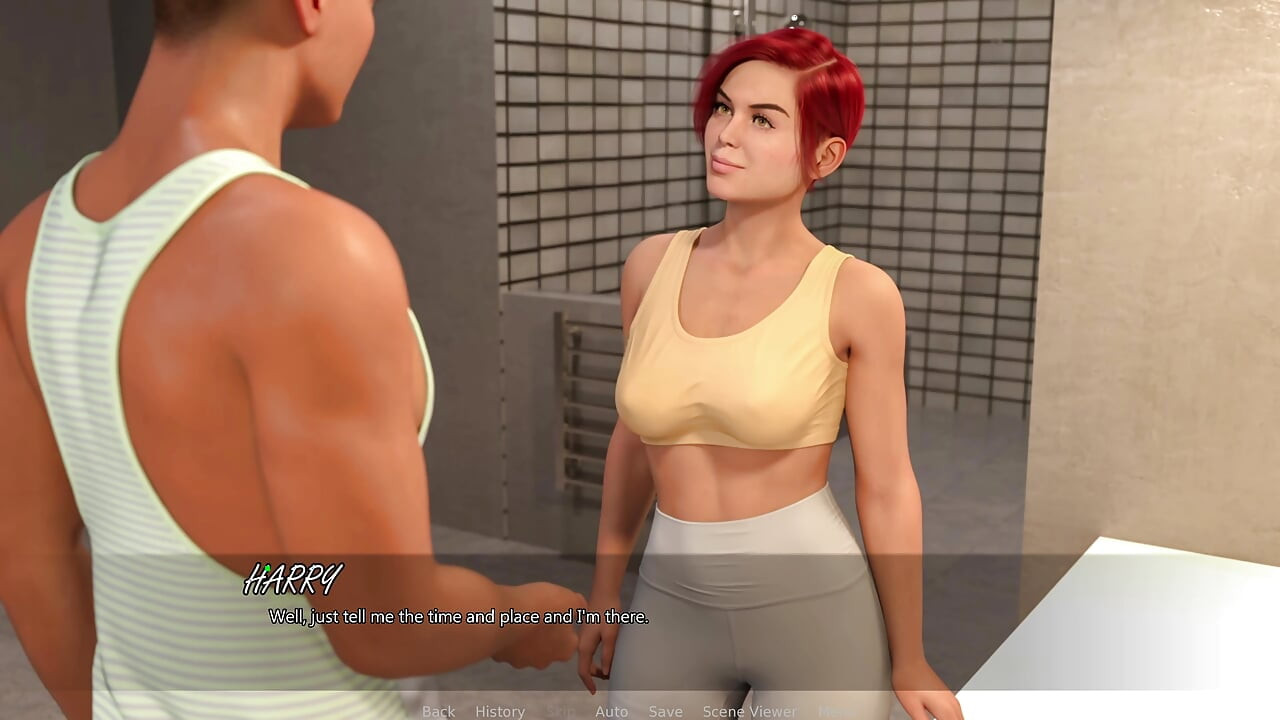The height and width of the screenshot is (720, 1280).
Task: Click the greyed-out Skip option
Action: [x=561, y=711]
